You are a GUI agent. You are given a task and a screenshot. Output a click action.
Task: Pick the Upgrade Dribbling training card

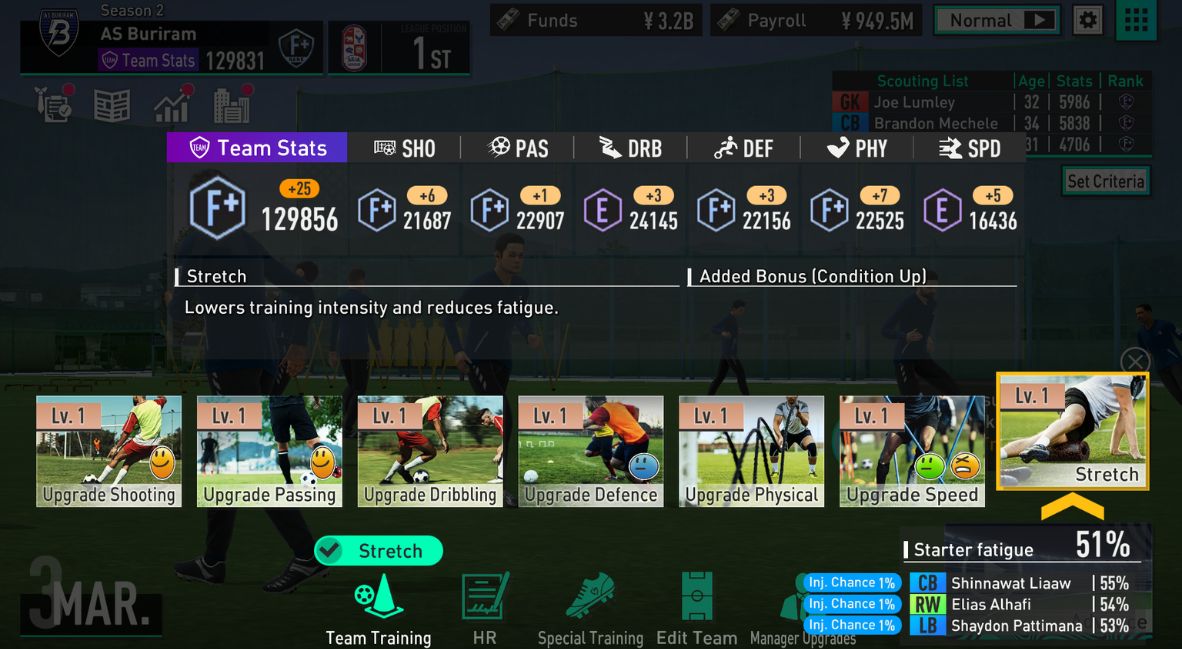430,451
